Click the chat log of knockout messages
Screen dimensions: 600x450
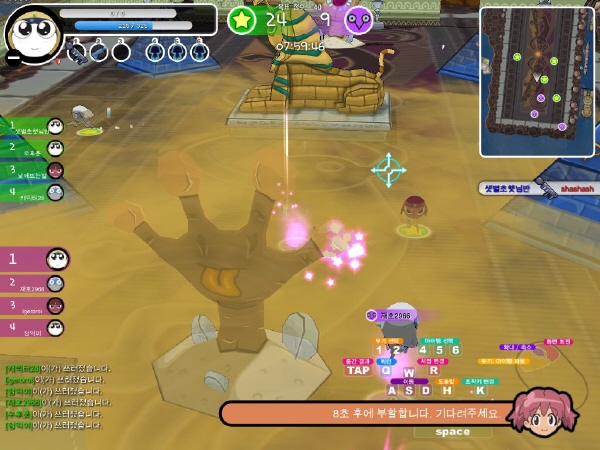57,396
